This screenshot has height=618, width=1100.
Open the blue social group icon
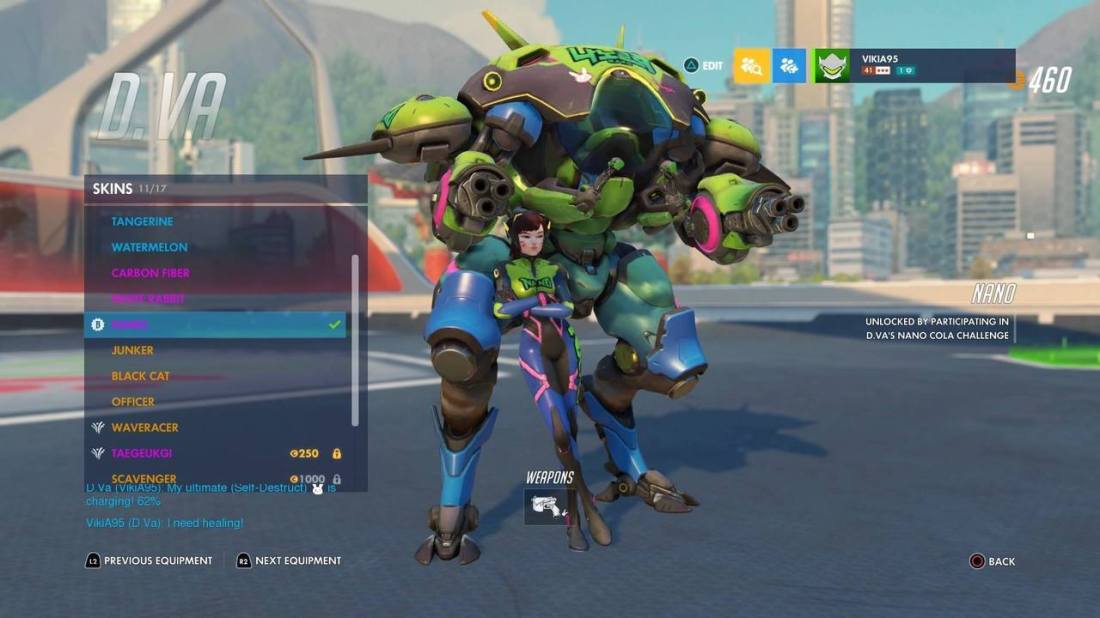789,66
